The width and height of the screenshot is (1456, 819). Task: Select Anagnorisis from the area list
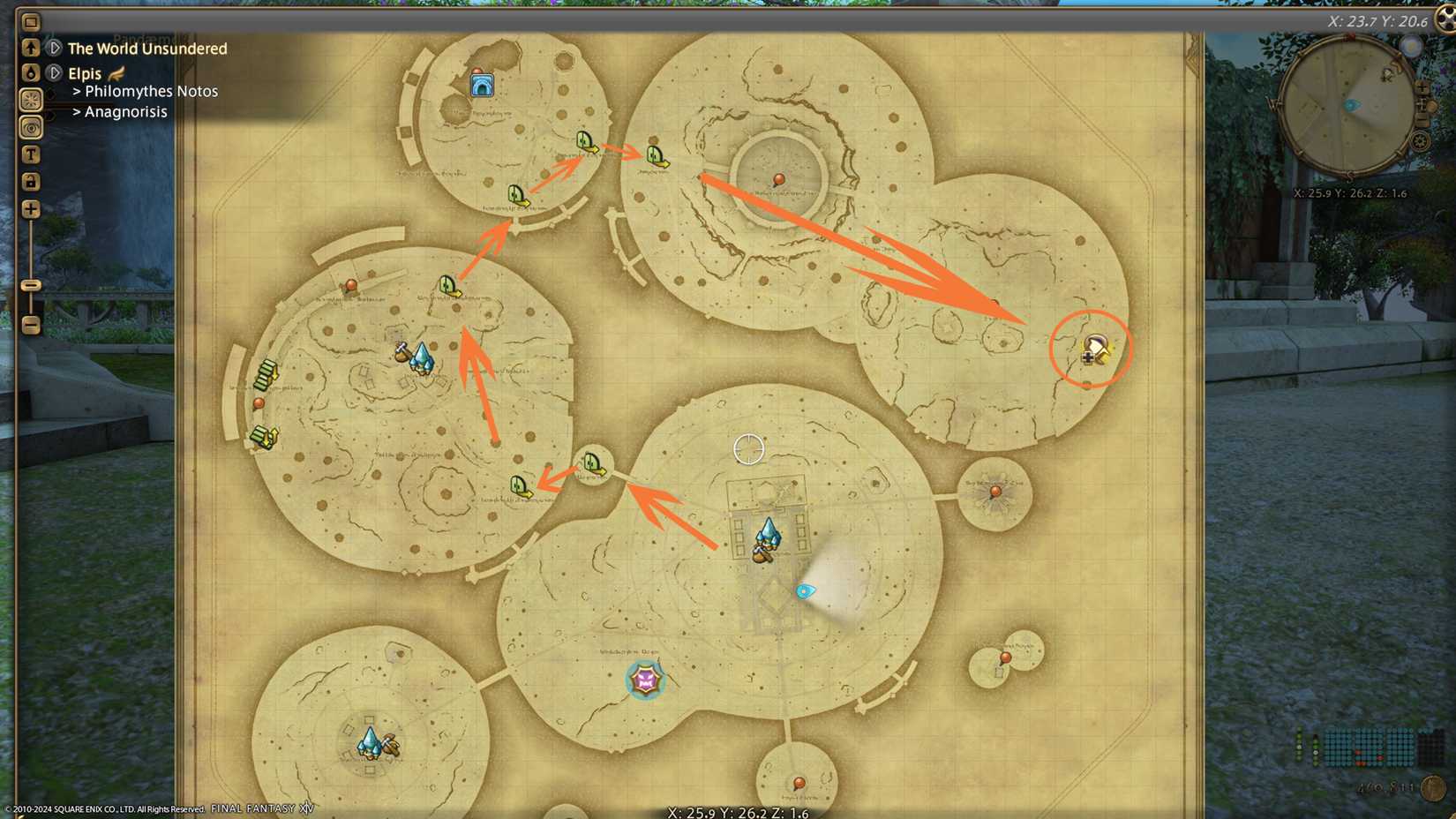pos(125,111)
